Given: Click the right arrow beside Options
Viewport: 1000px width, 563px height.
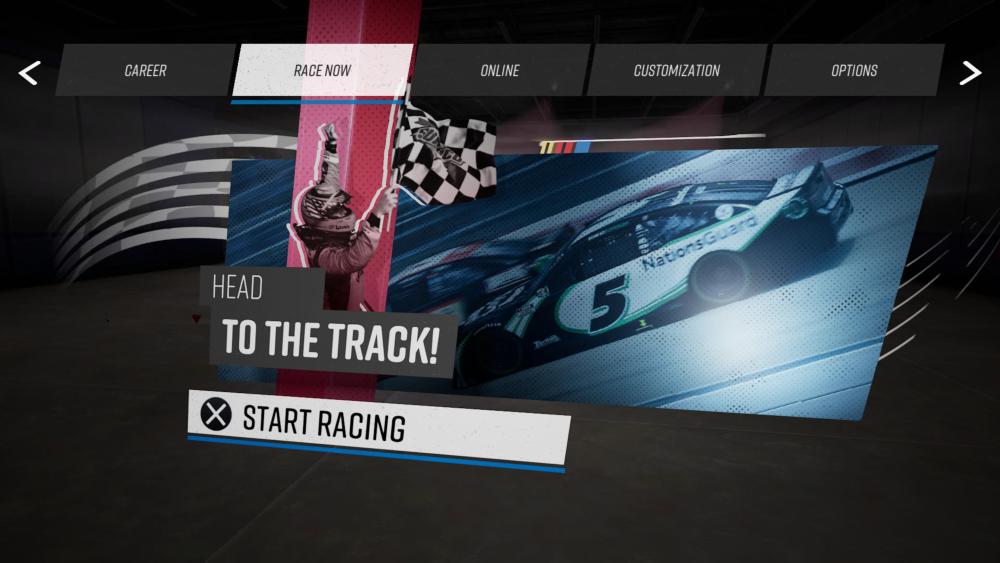Looking at the screenshot, I should tap(970, 72).
